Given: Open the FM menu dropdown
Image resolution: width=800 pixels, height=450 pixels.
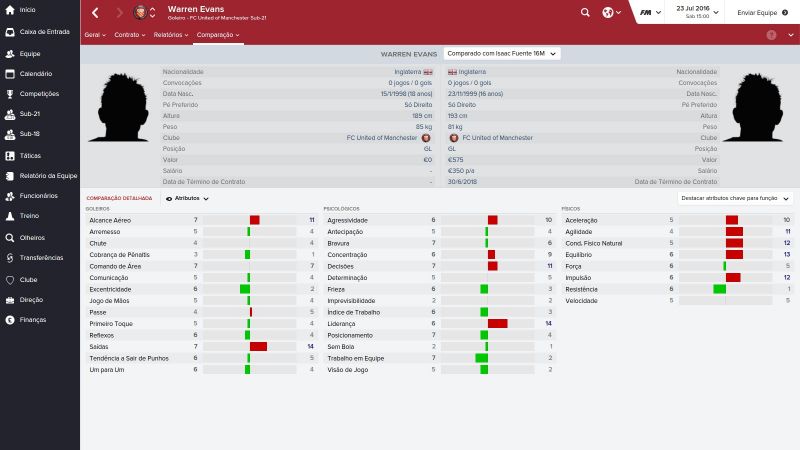Looking at the screenshot, I should [650, 13].
